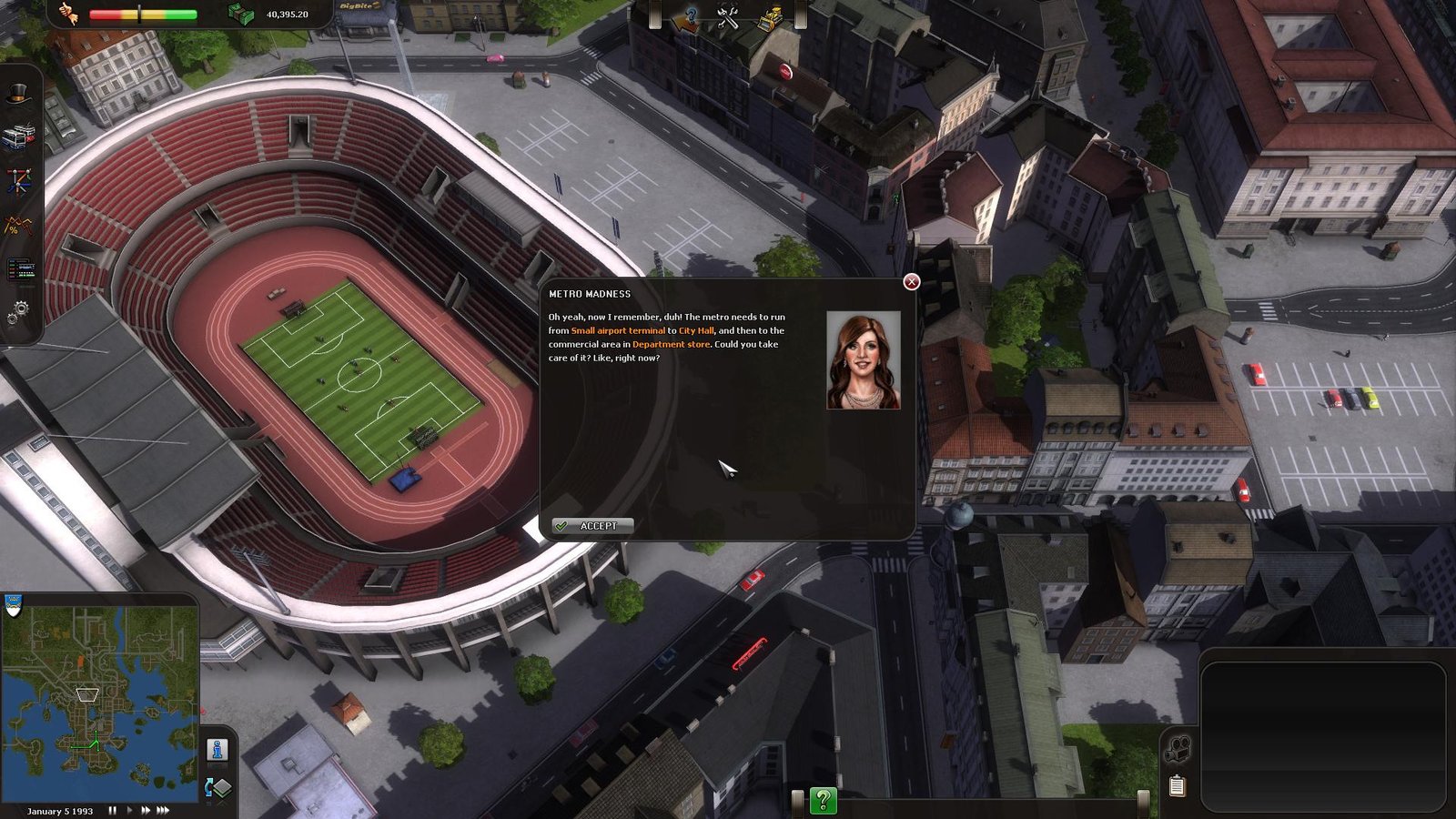
Task: Open the wrench and screwdriver tools icon
Action: 727,16
